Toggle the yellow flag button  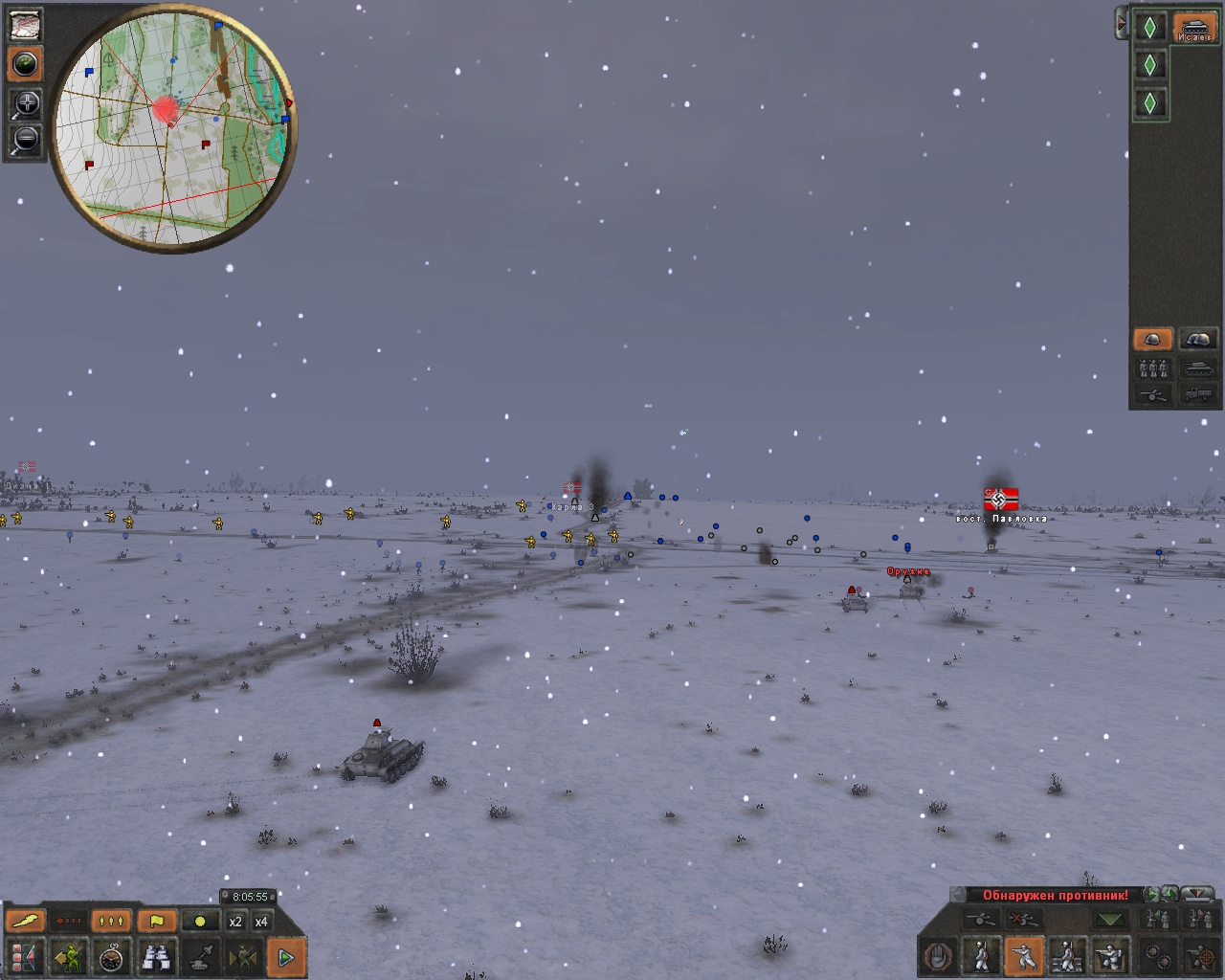pyautogui.click(x=157, y=922)
